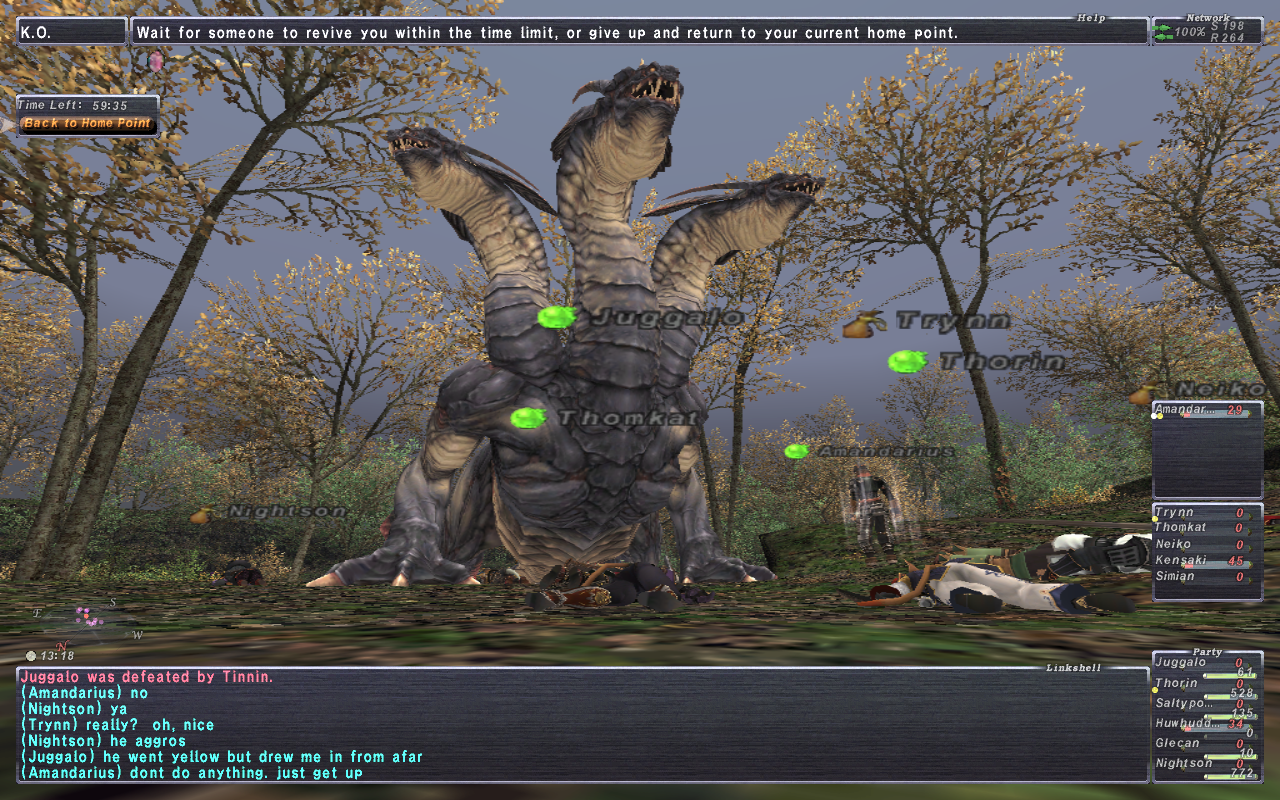Image resolution: width=1280 pixels, height=800 pixels.
Task: Open the Network status panel
Action: 1207,31
